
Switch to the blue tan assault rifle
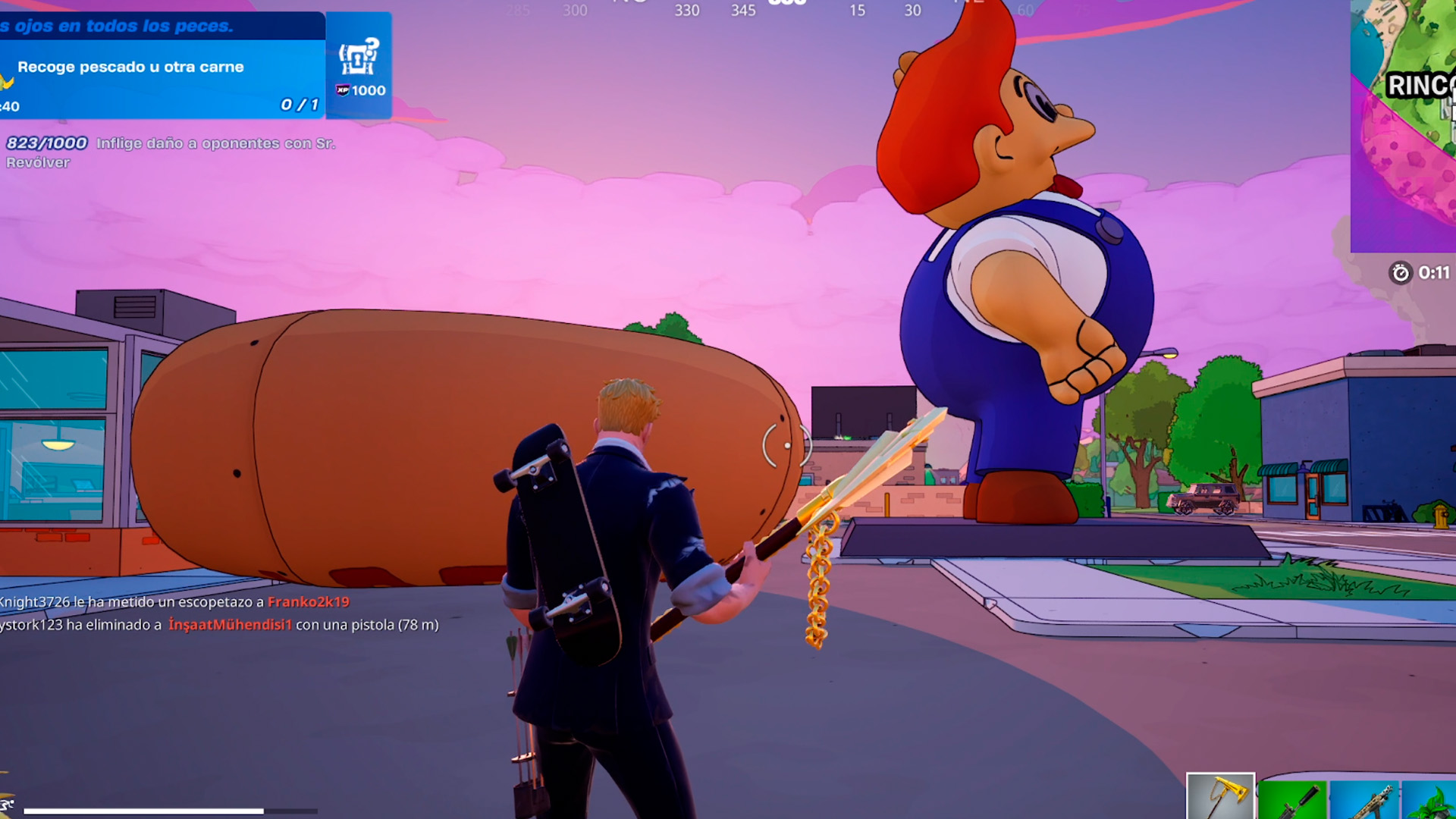coord(1365,801)
